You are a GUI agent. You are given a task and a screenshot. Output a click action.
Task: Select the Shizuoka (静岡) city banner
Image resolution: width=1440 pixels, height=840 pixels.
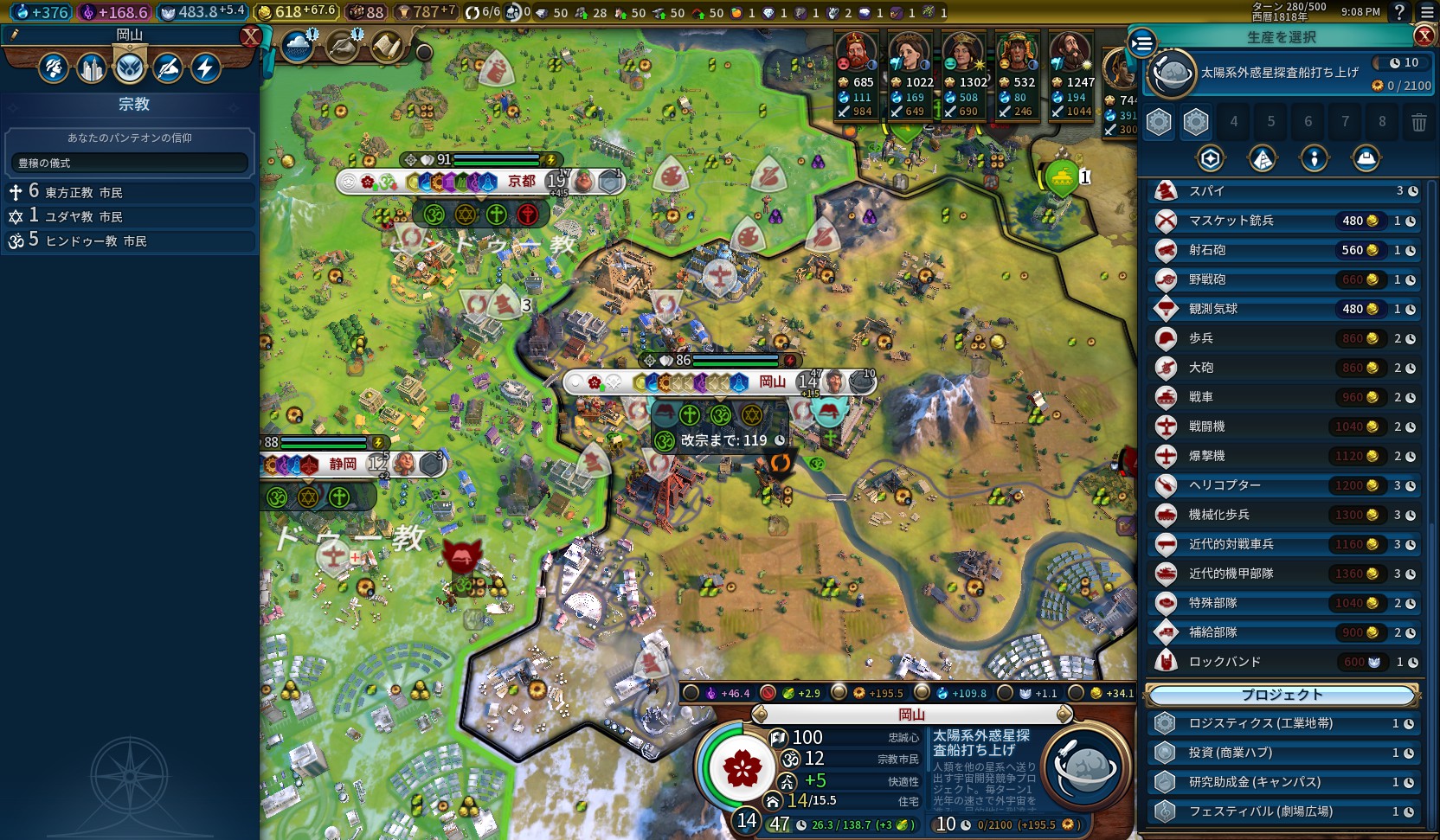(x=343, y=465)
